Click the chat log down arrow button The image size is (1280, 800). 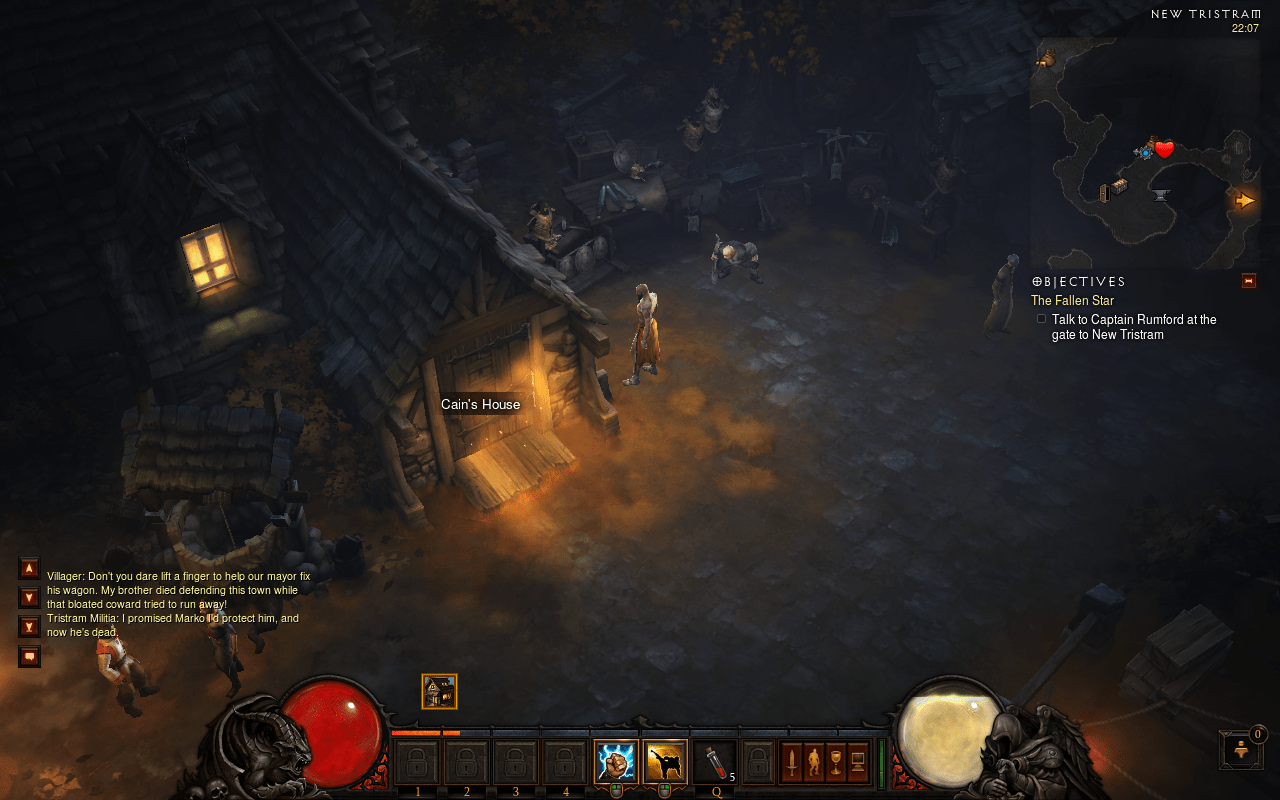point(29,598)
